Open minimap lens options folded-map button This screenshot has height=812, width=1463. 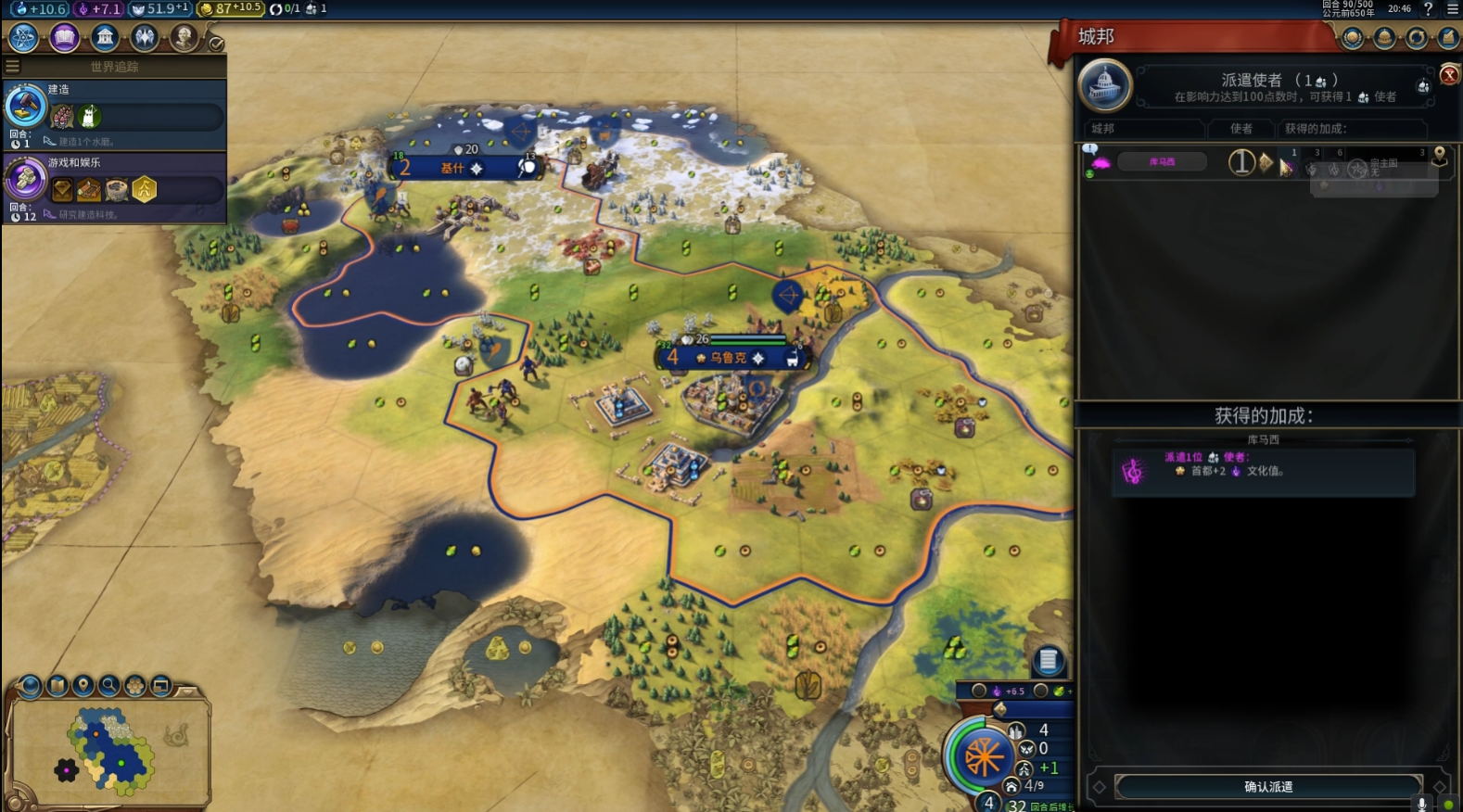(x=57, y=686)
